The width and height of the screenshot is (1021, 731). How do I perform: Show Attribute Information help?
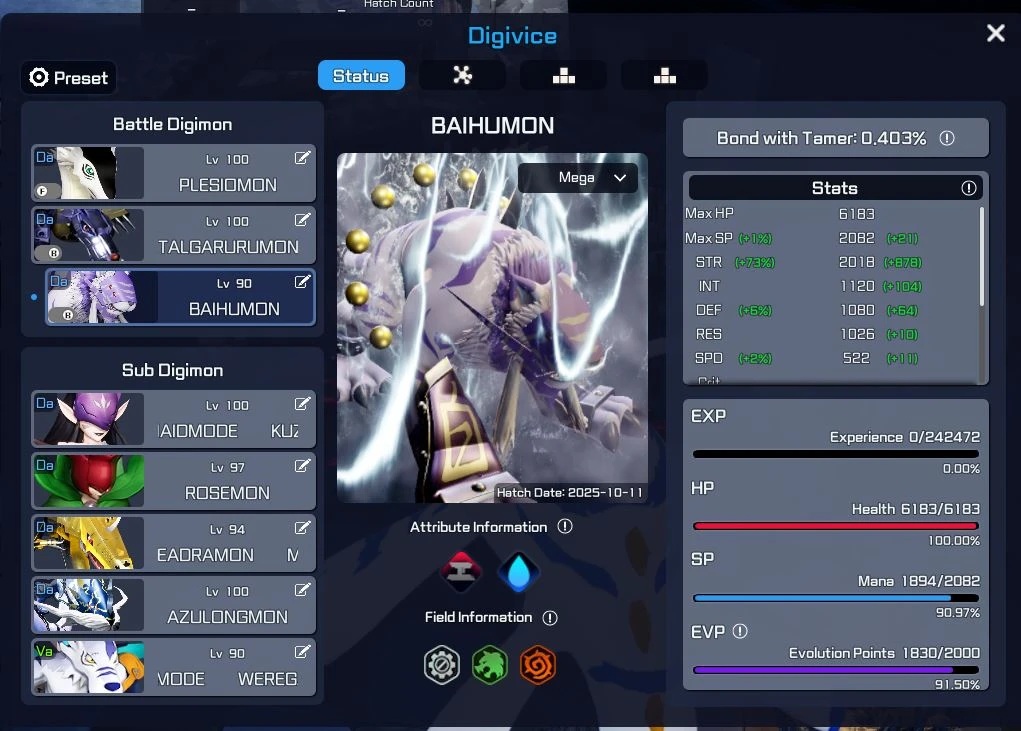[565, 526]
